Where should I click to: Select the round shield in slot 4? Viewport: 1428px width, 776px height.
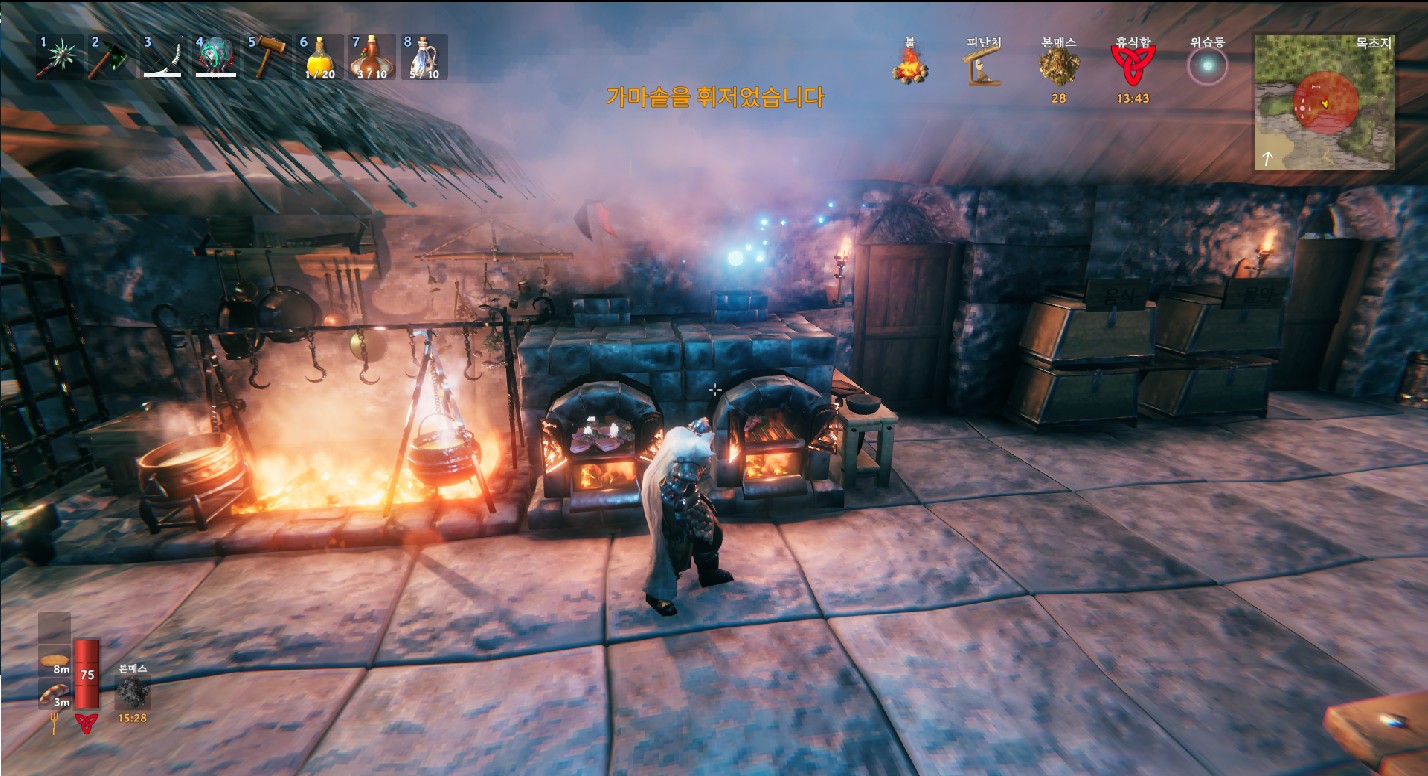point(215,58)
